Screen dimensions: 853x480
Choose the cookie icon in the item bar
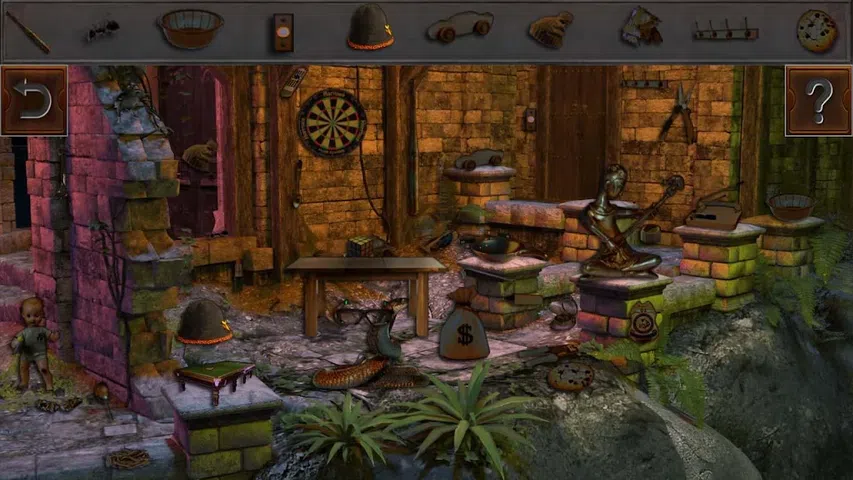click(816, 30)
